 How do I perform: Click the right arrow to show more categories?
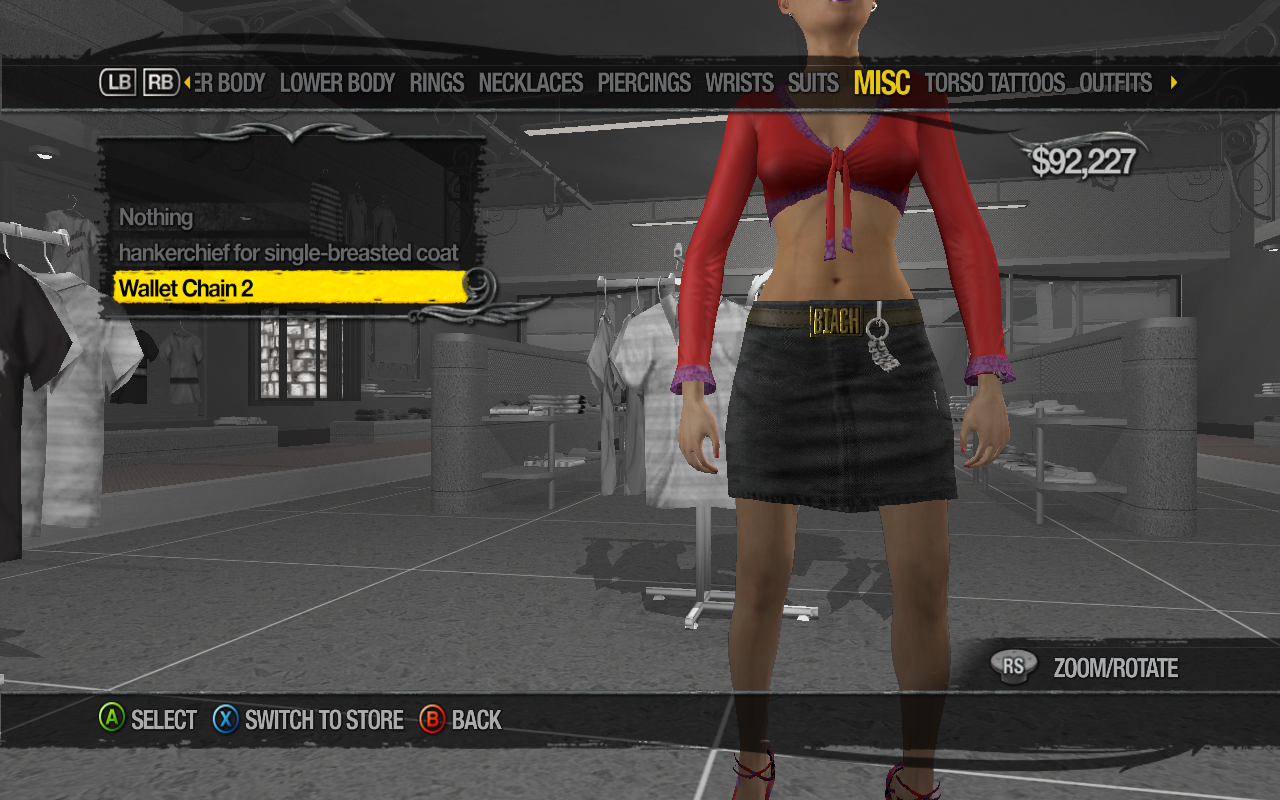(1174, 83)
